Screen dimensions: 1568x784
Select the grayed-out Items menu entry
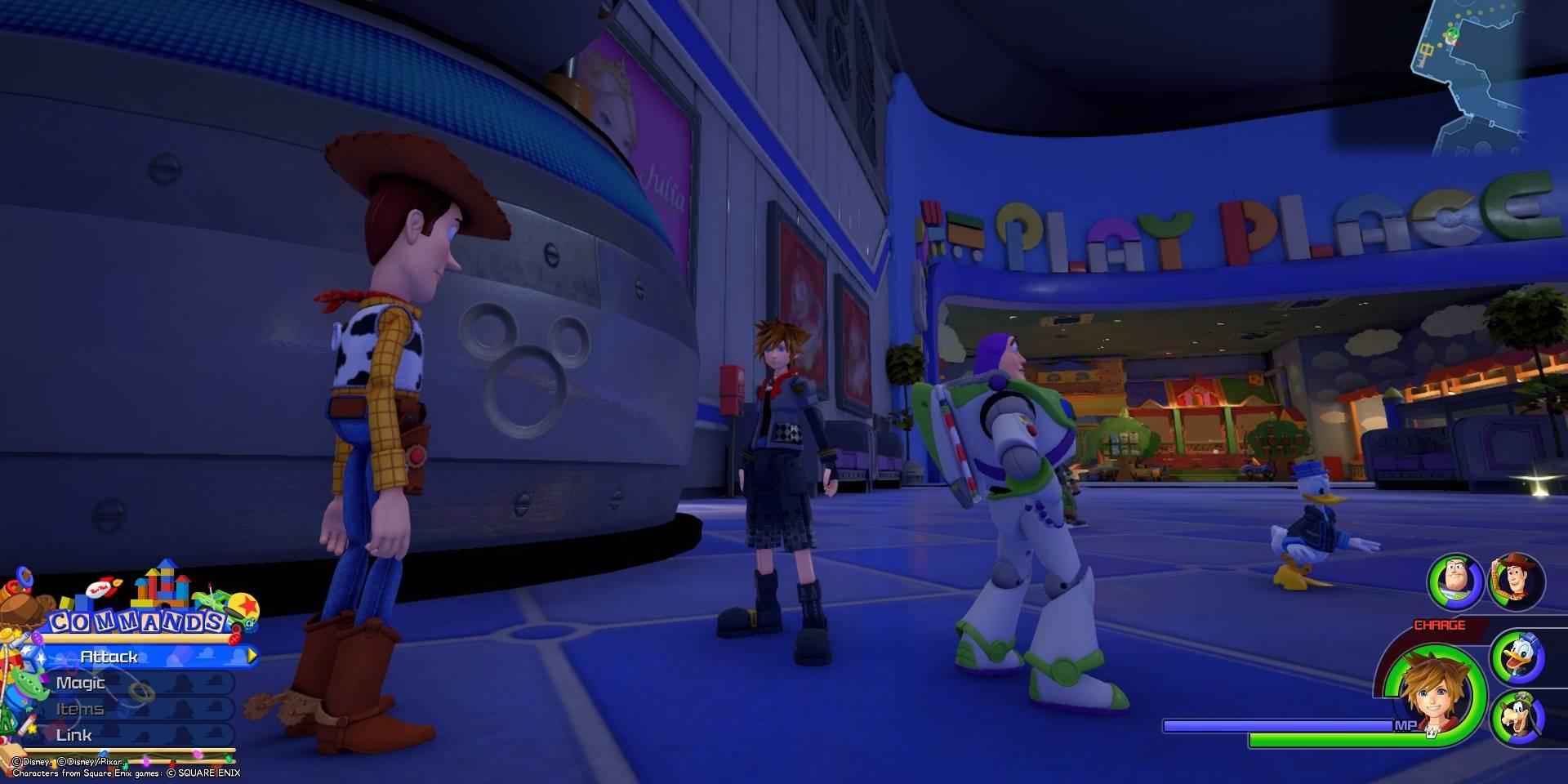click(x=80, y=708)
